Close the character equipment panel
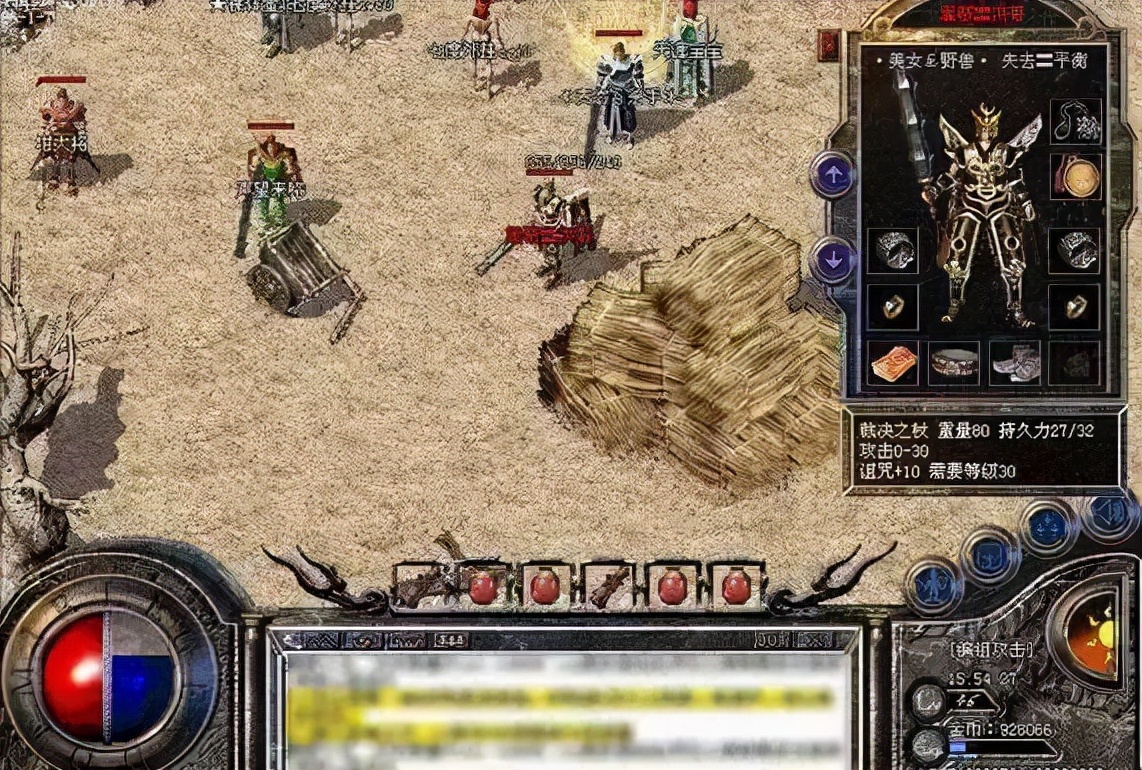Viewport: 1142px width, 770px height. pos(828,44)
